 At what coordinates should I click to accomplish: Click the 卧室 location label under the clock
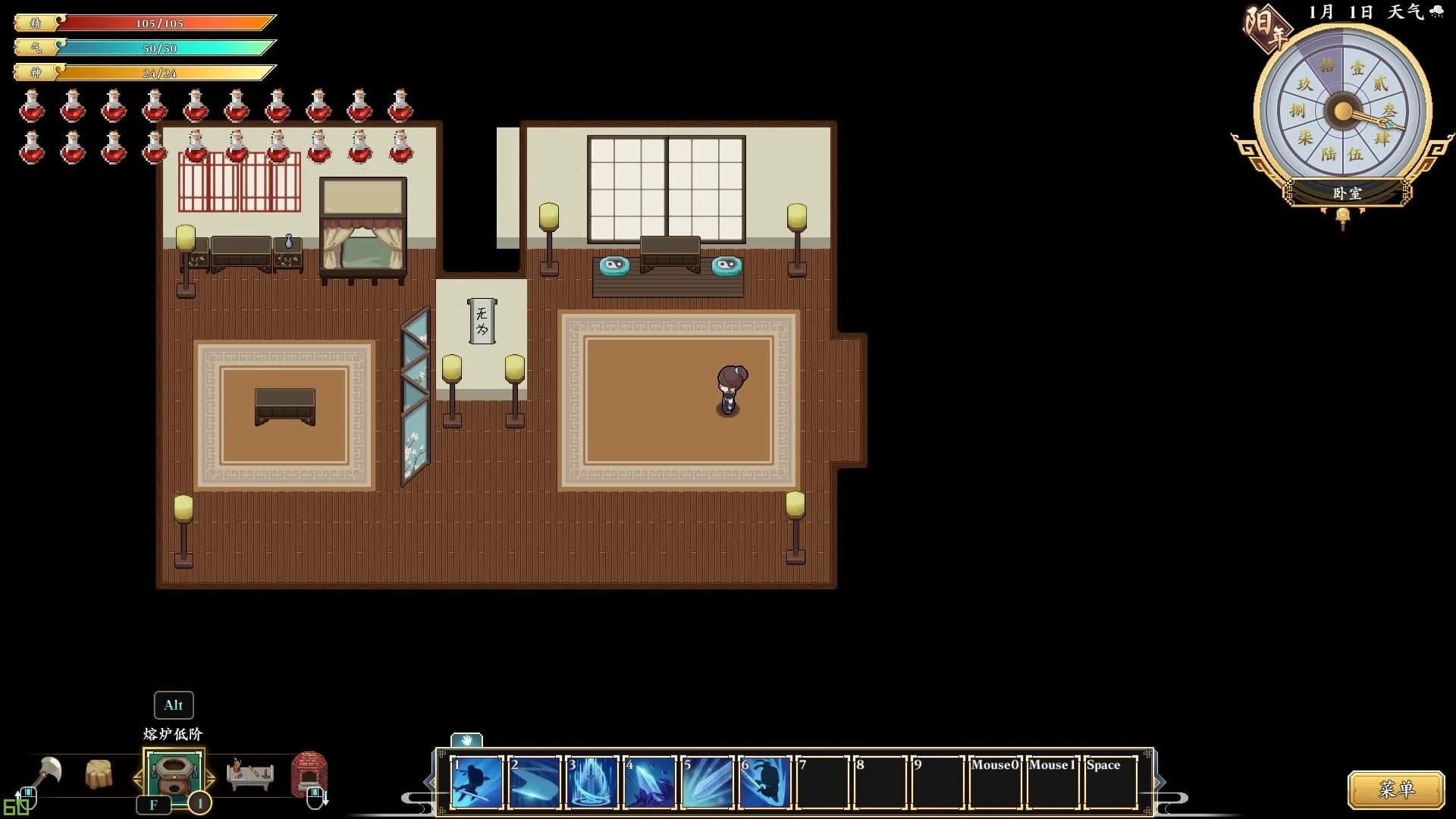pyautogui.click(x=1346, y=194)
